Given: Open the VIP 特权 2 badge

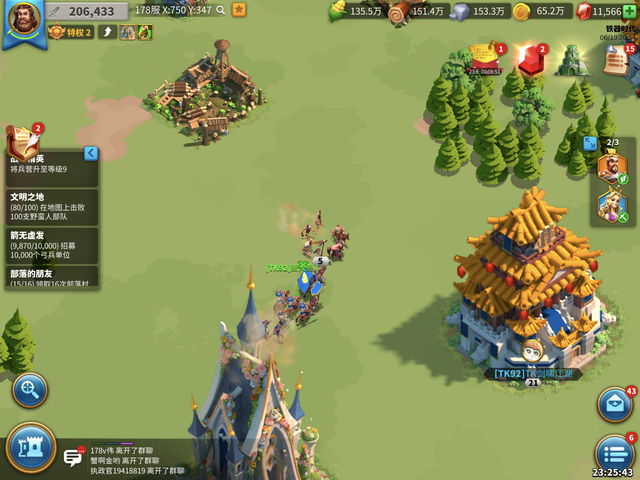Looking at the screenshot, I should 71,32.
